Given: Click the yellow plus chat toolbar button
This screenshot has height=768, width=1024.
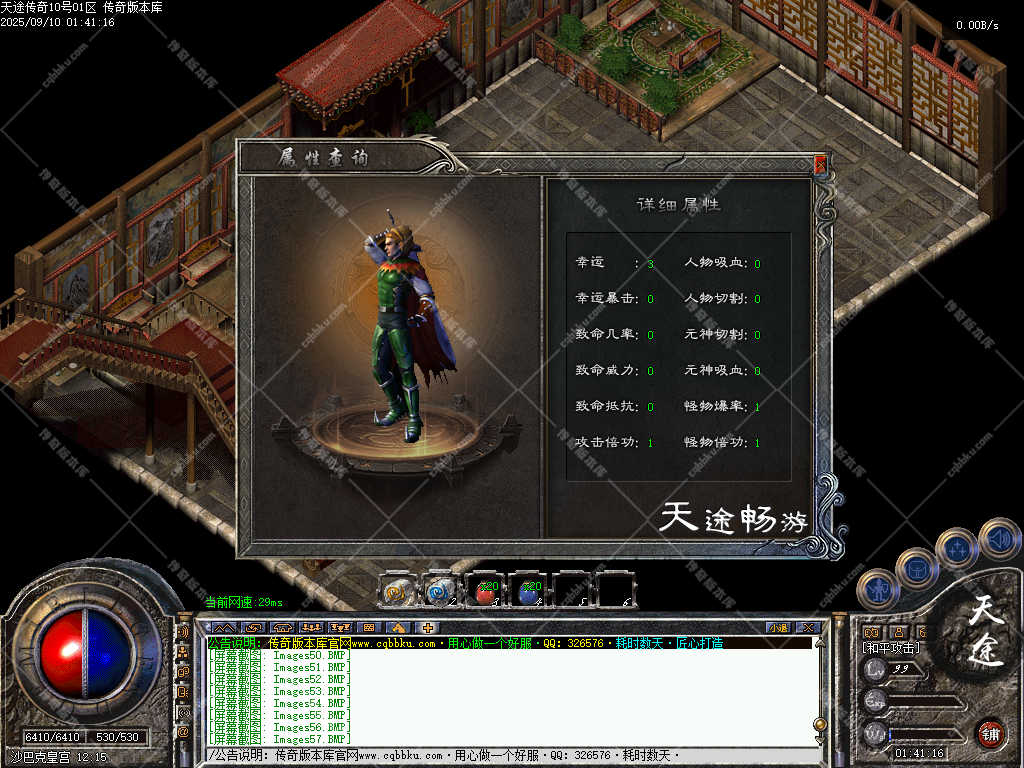Looking at the screenshot, I should coord(428,628).
